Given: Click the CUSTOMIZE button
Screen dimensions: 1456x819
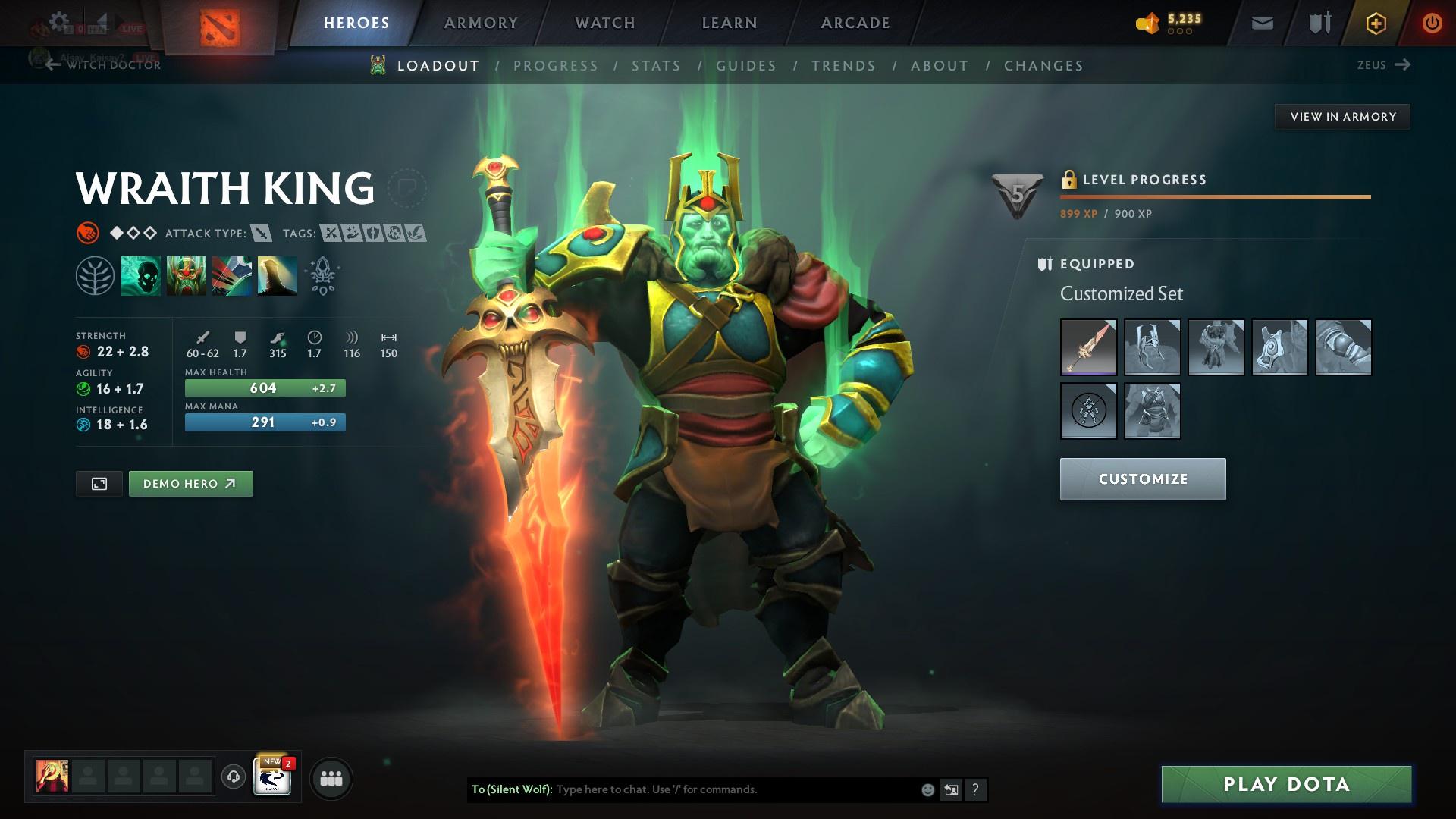Looking at the screenshot, I should click(x=1142, y=479).
